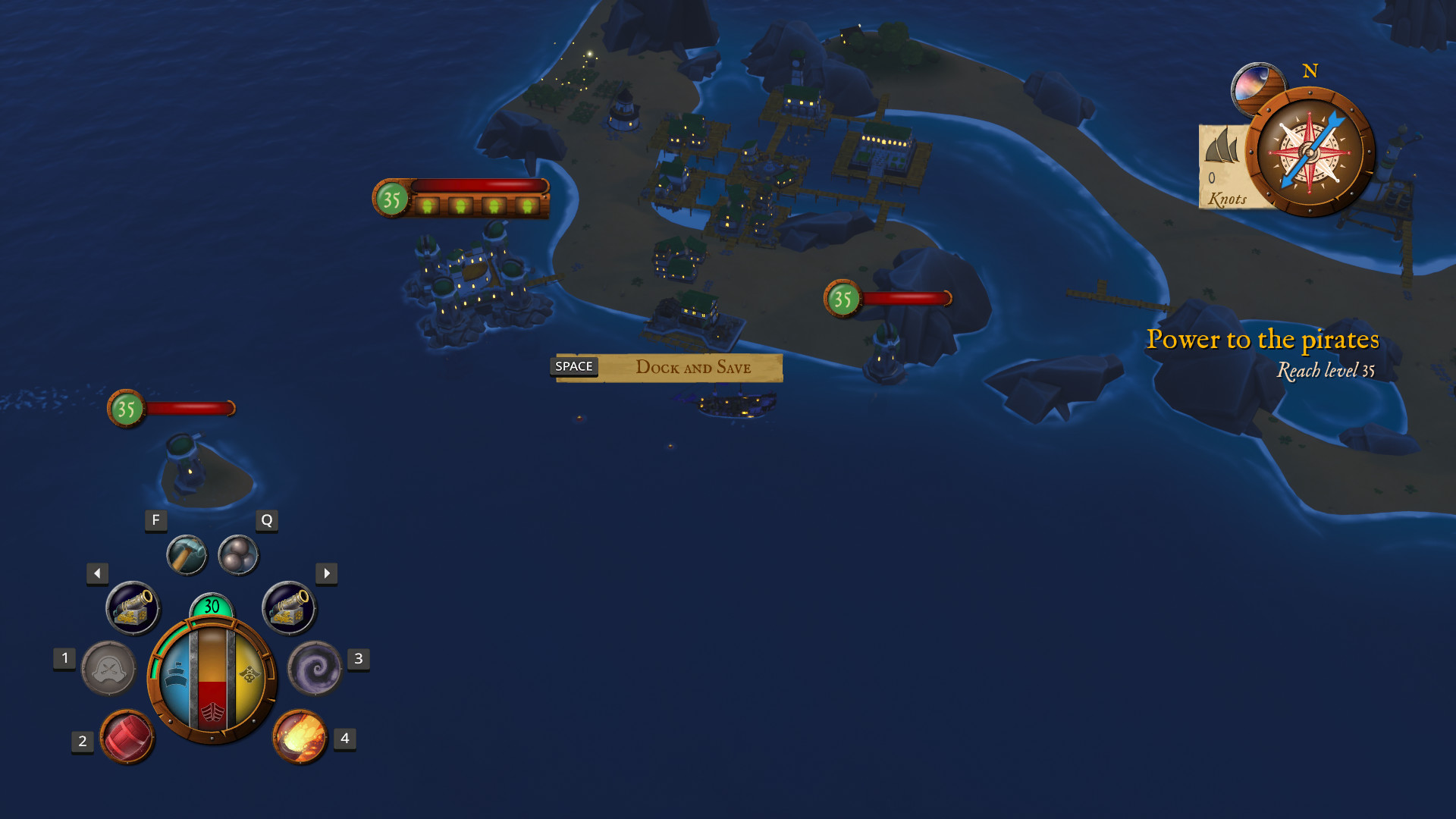Screen dimensions: 1456x819
Task: Drop the red powder barrel ability in slot 2
Action: pos(127,737)
